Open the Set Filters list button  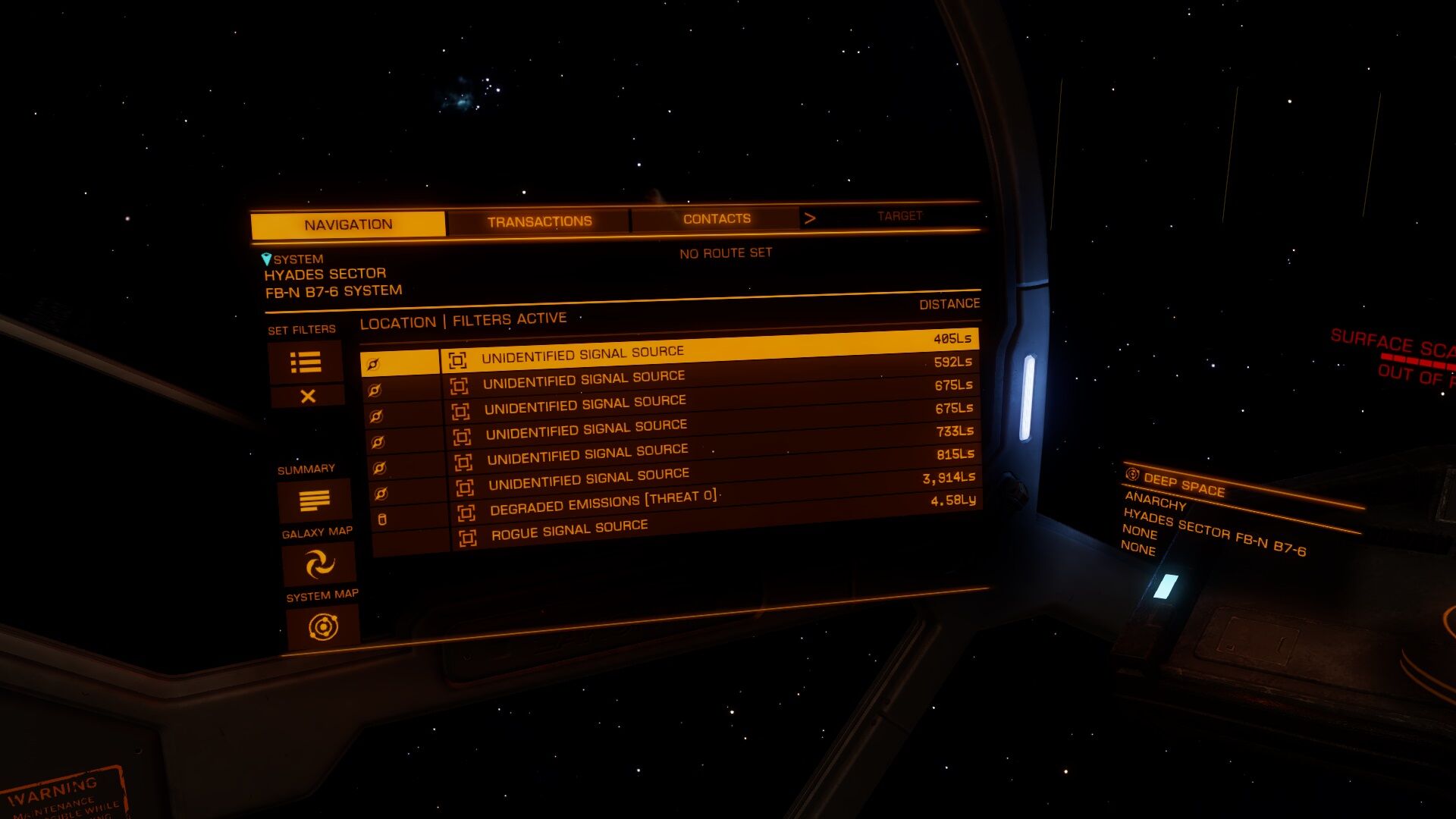pos(306,362)
